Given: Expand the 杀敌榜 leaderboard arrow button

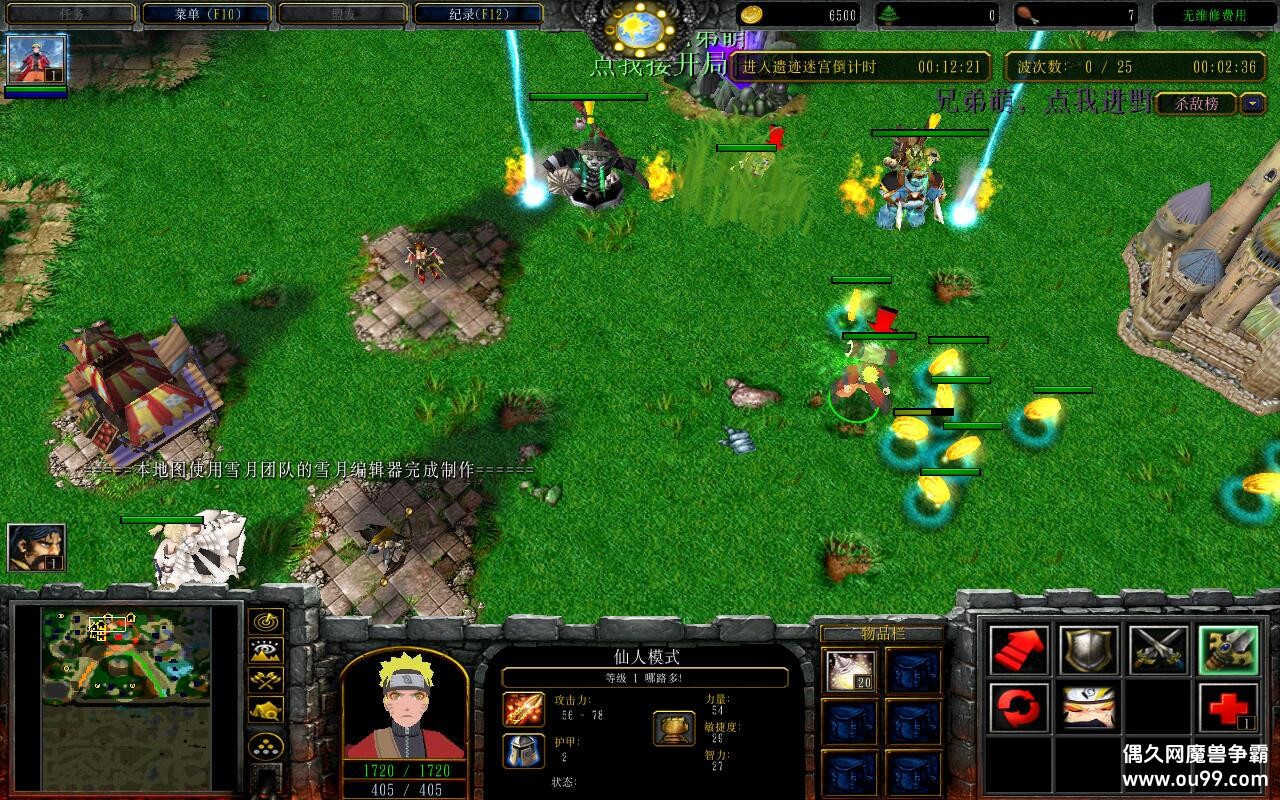Looking at the screenshot, I should coord(1253,103).
